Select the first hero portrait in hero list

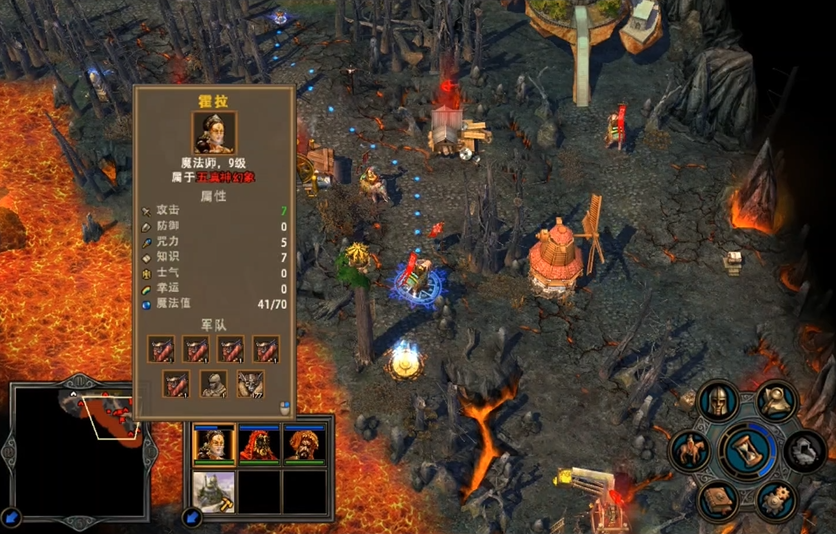214,445
